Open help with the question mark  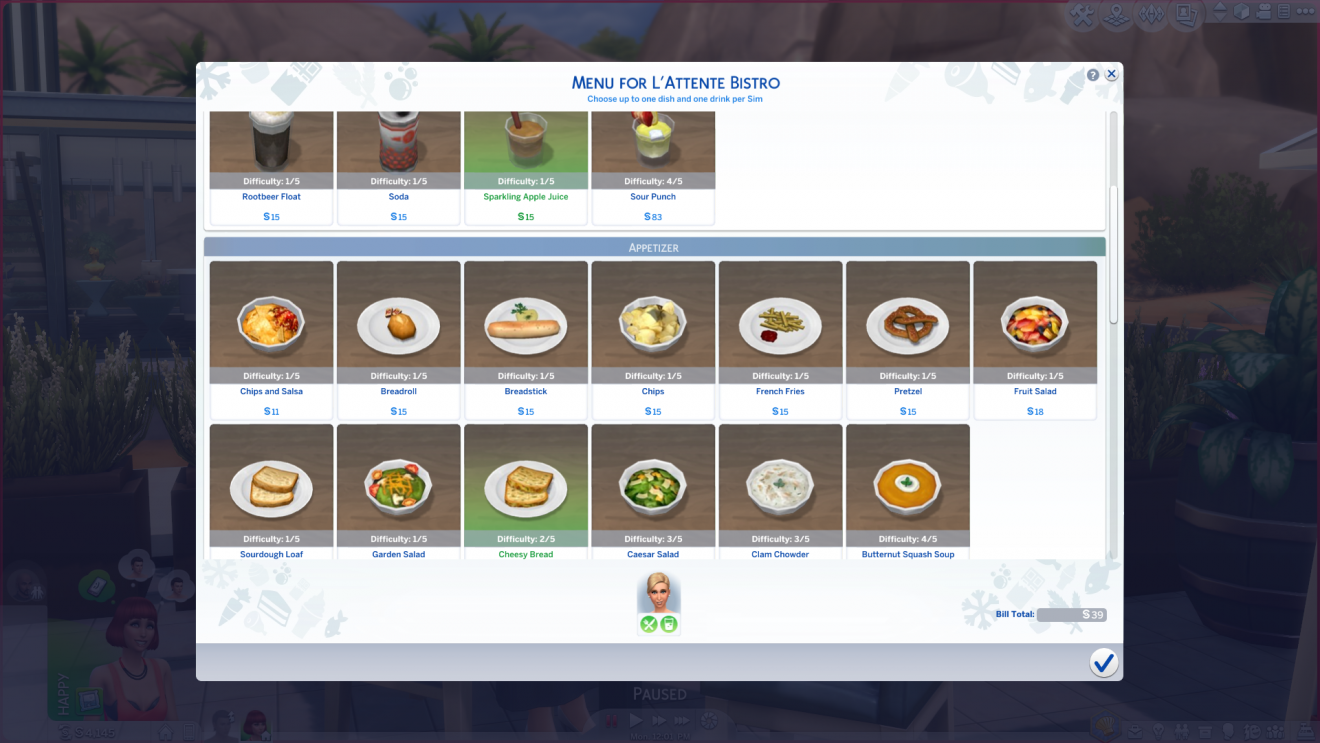(x=1091, y=74)
